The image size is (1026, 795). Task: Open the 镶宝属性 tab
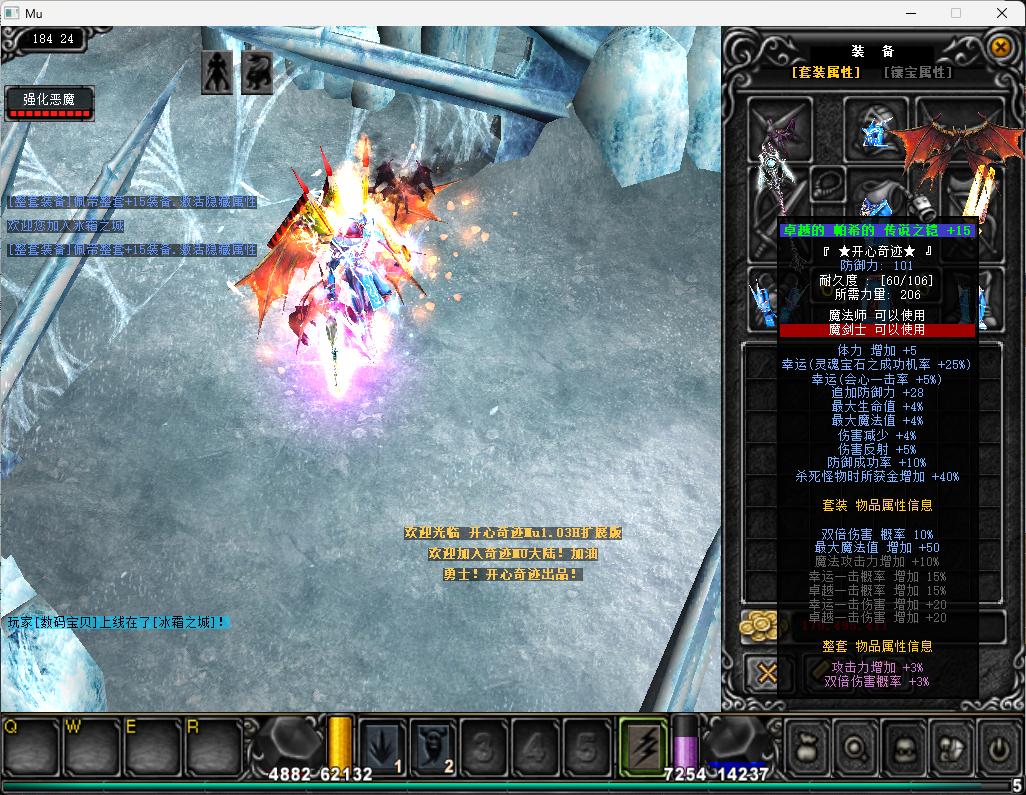917,72
